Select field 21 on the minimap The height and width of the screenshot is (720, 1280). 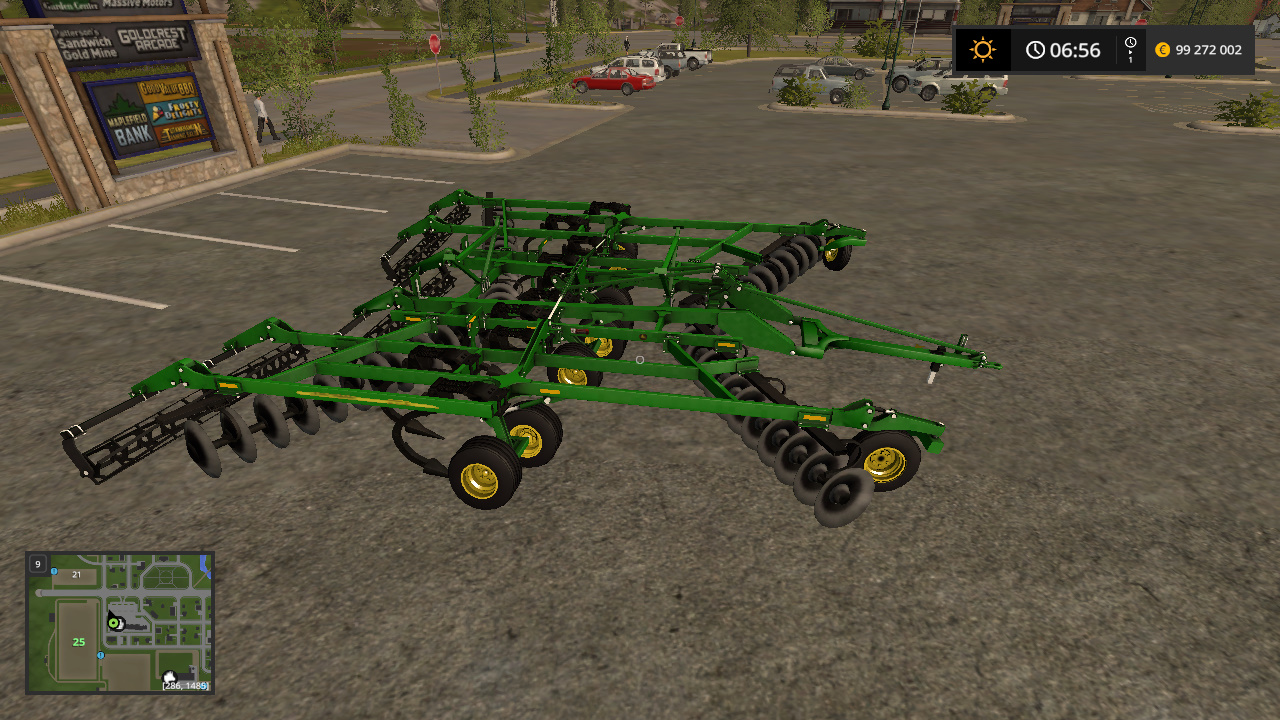[76, 575]
